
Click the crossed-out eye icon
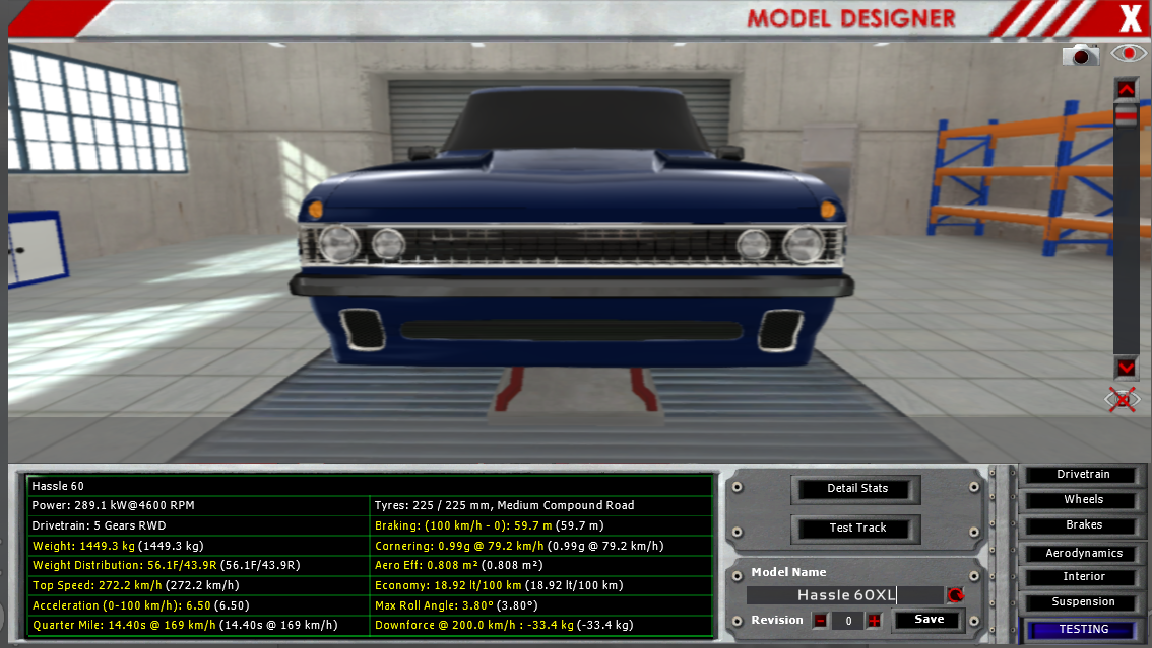[1123, 400]
